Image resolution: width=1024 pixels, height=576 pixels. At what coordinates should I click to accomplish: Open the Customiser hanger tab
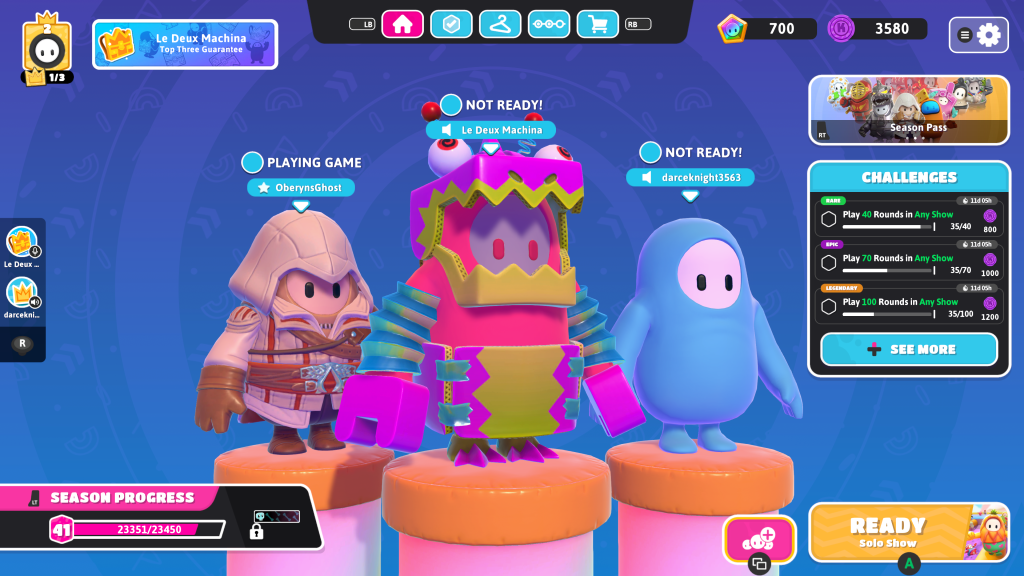pos(500,24)
